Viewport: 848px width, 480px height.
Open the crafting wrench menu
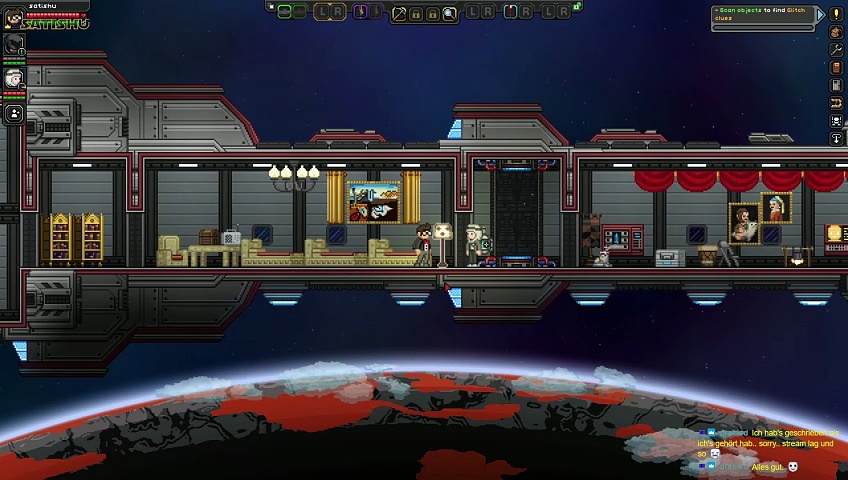837,50
